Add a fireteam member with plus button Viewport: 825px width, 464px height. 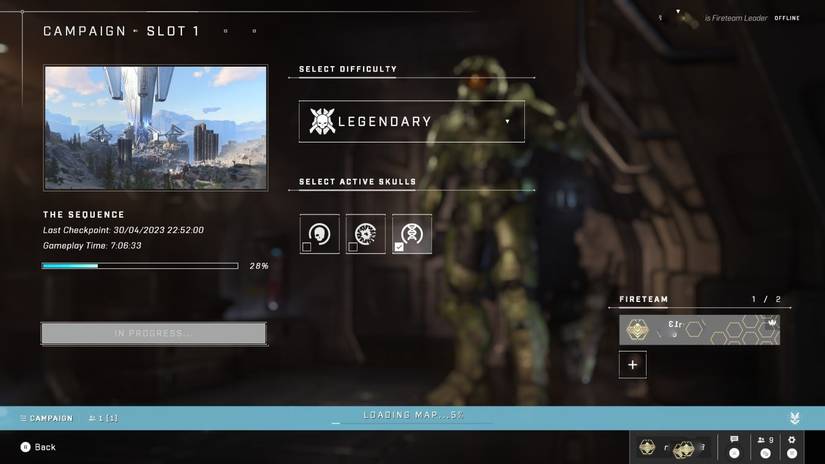[x=632, y=365]
